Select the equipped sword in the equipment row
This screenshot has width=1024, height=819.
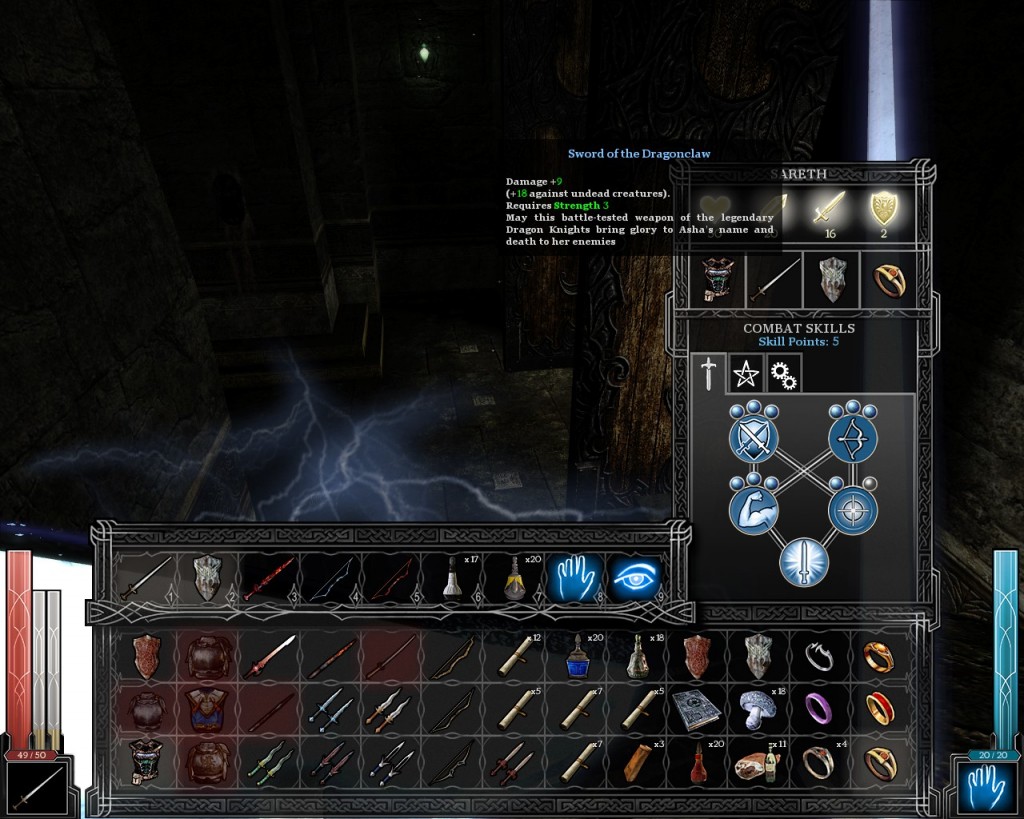tap(774, 281)
